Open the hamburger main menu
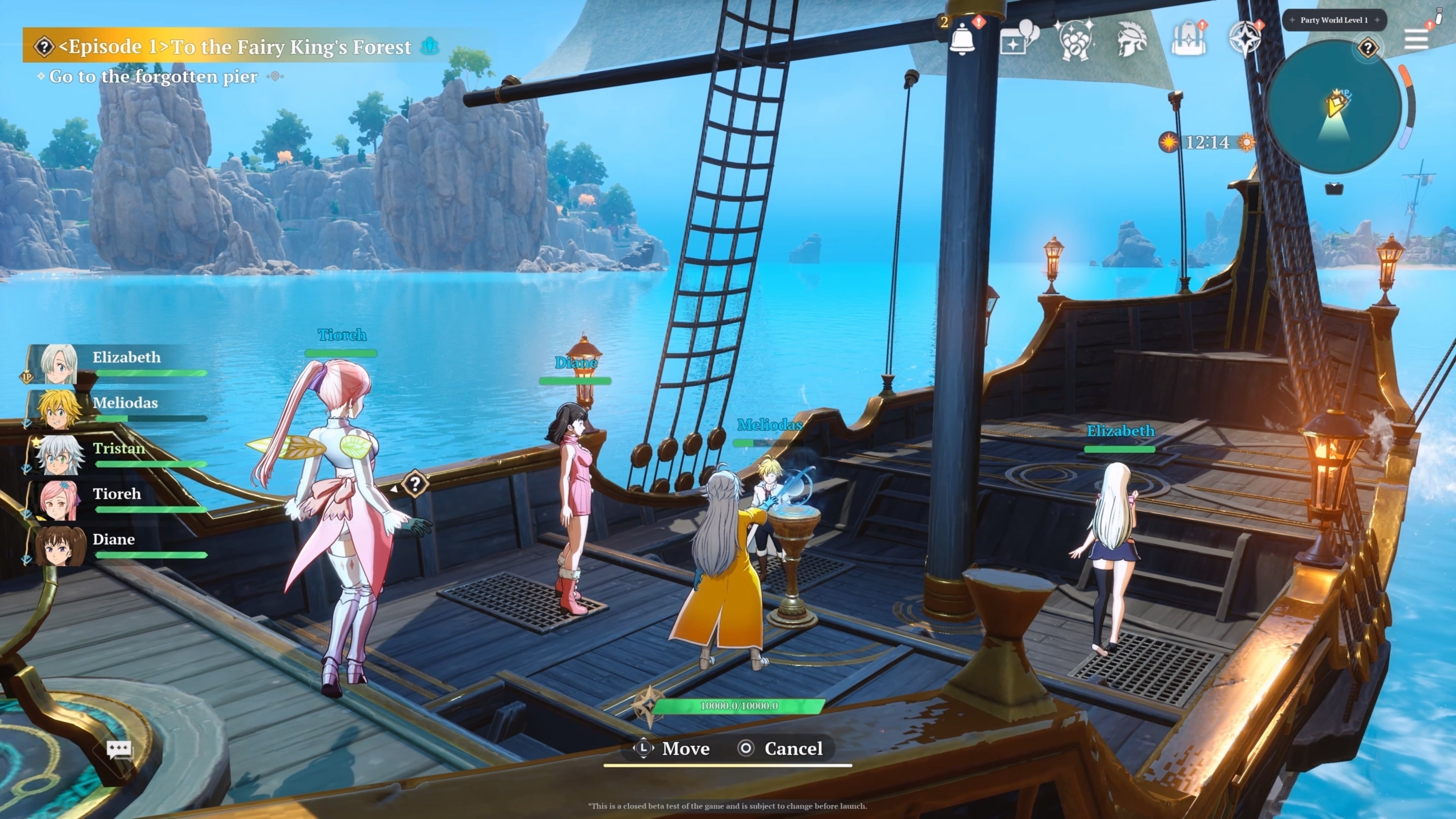The height and width of the screenshot is (819, 1456). pos(1416,39)
